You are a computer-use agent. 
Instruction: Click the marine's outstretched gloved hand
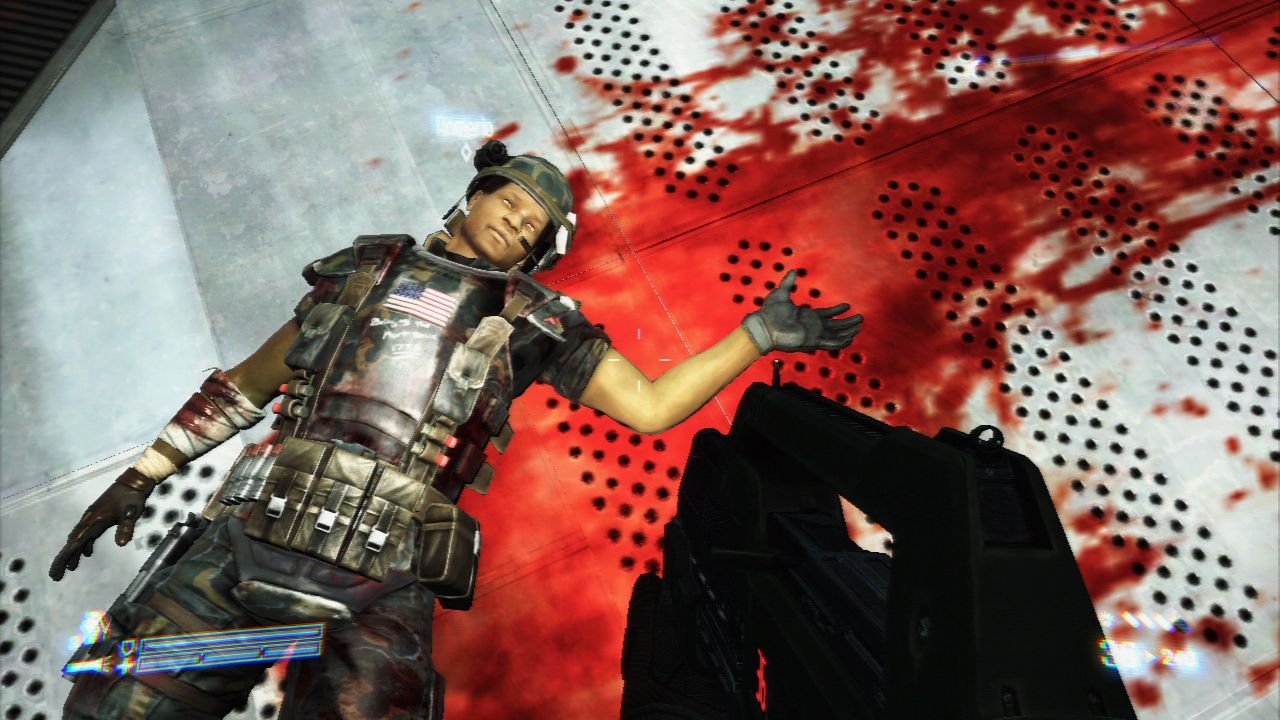pos(793,320)
